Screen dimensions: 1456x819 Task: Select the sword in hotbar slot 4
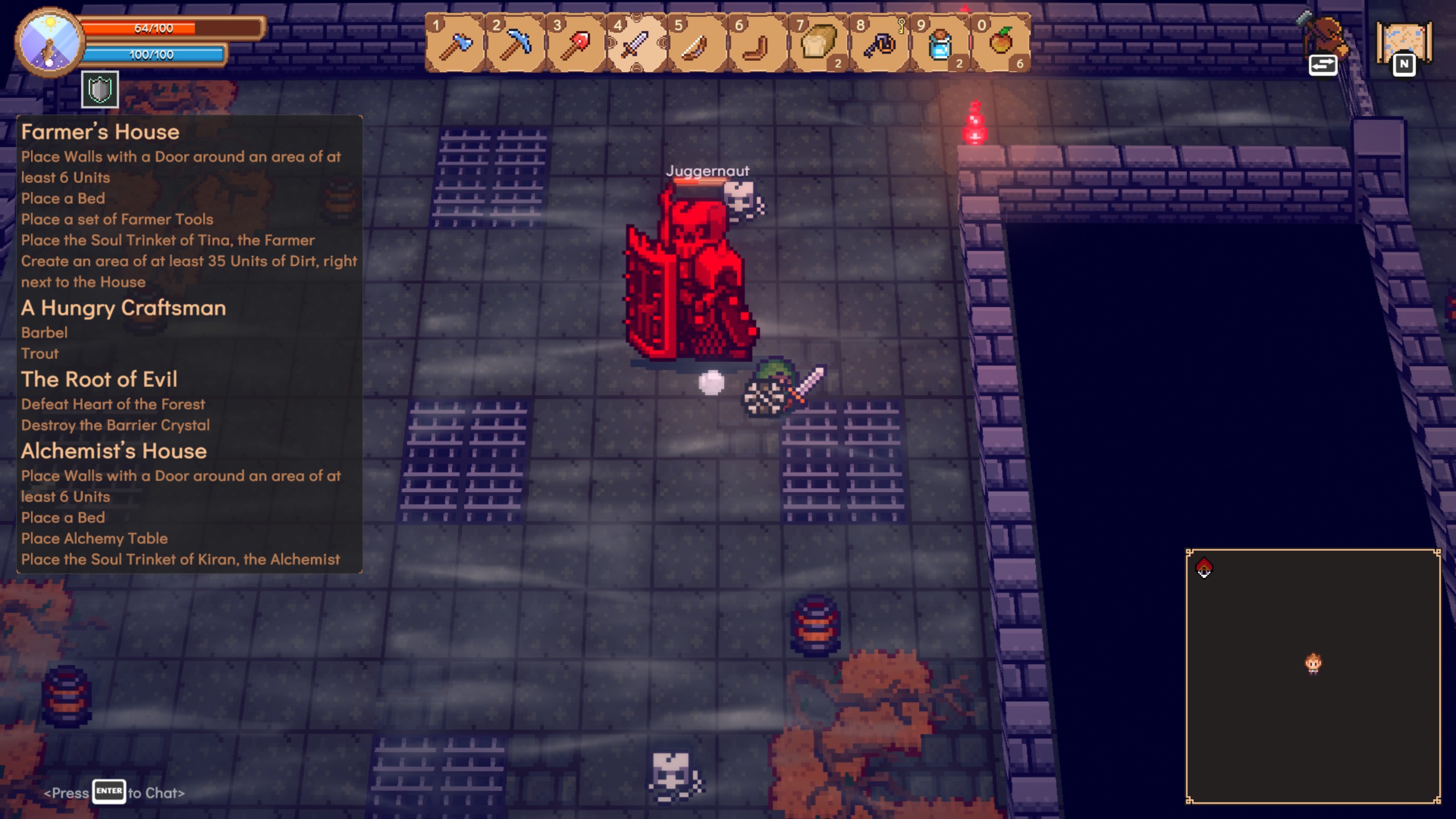coord(636,44)
